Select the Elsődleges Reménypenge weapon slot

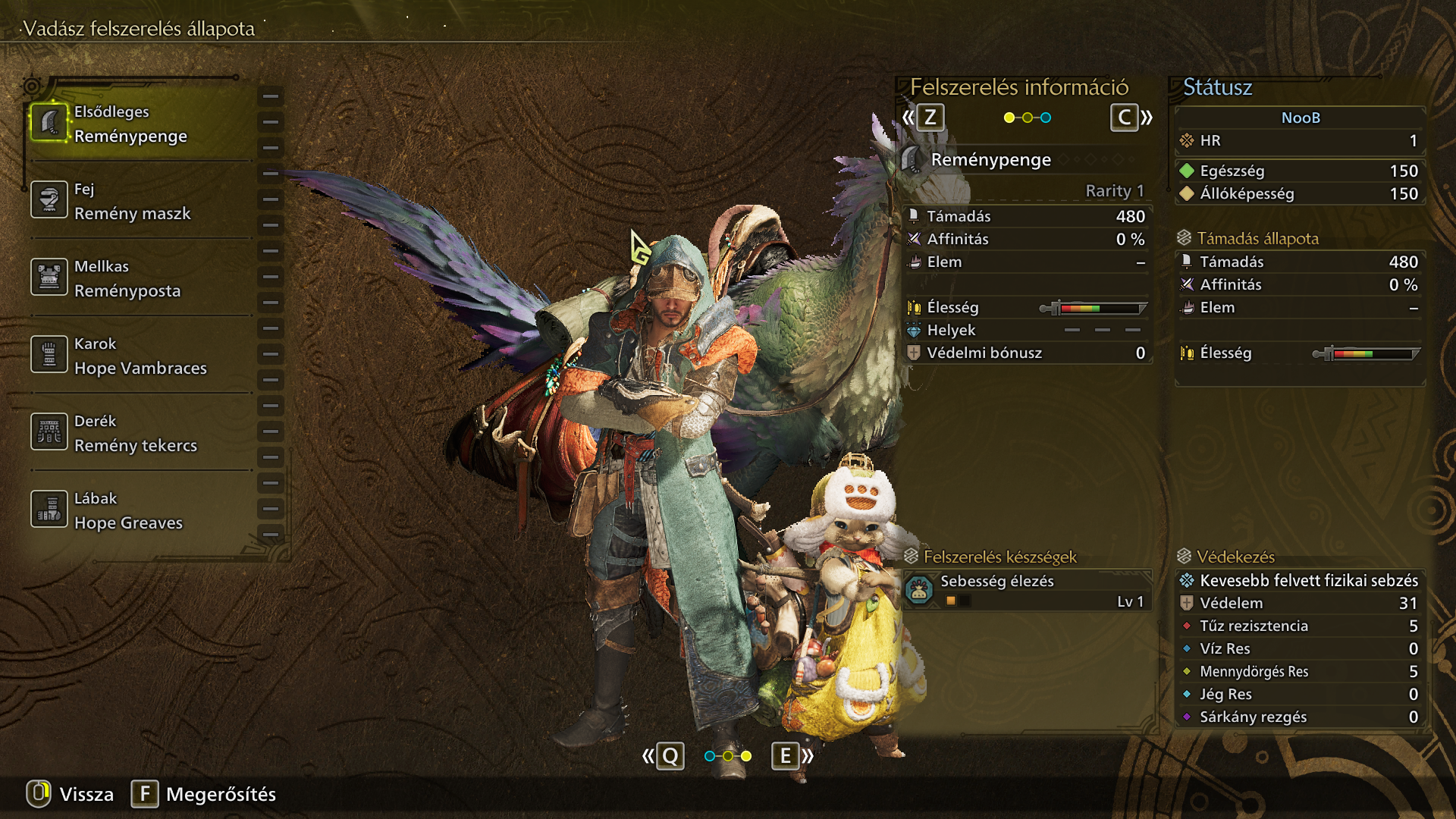pyautogui.click(x=140, y=124)
